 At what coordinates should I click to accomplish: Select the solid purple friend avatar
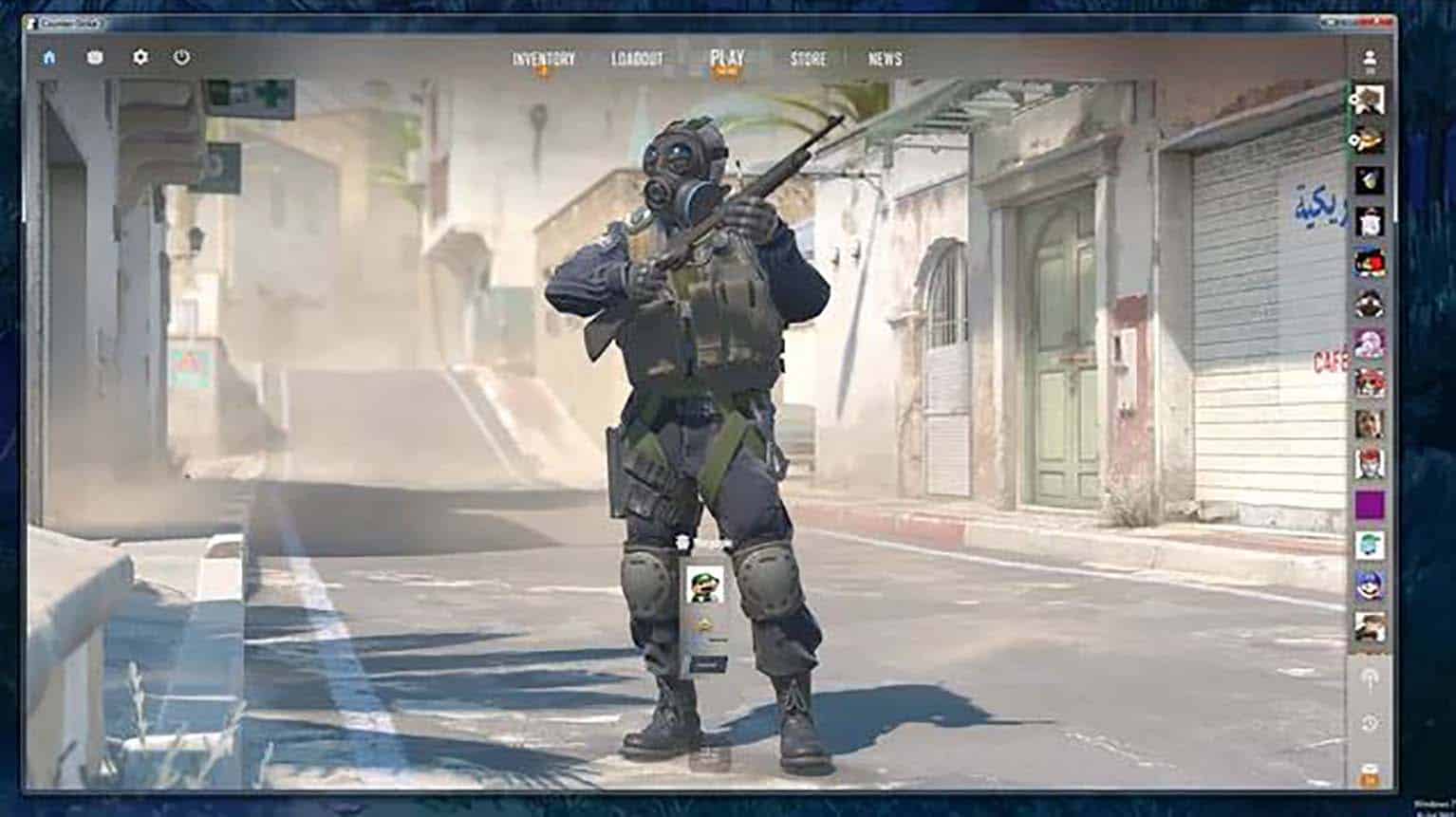pos(1369,505)
